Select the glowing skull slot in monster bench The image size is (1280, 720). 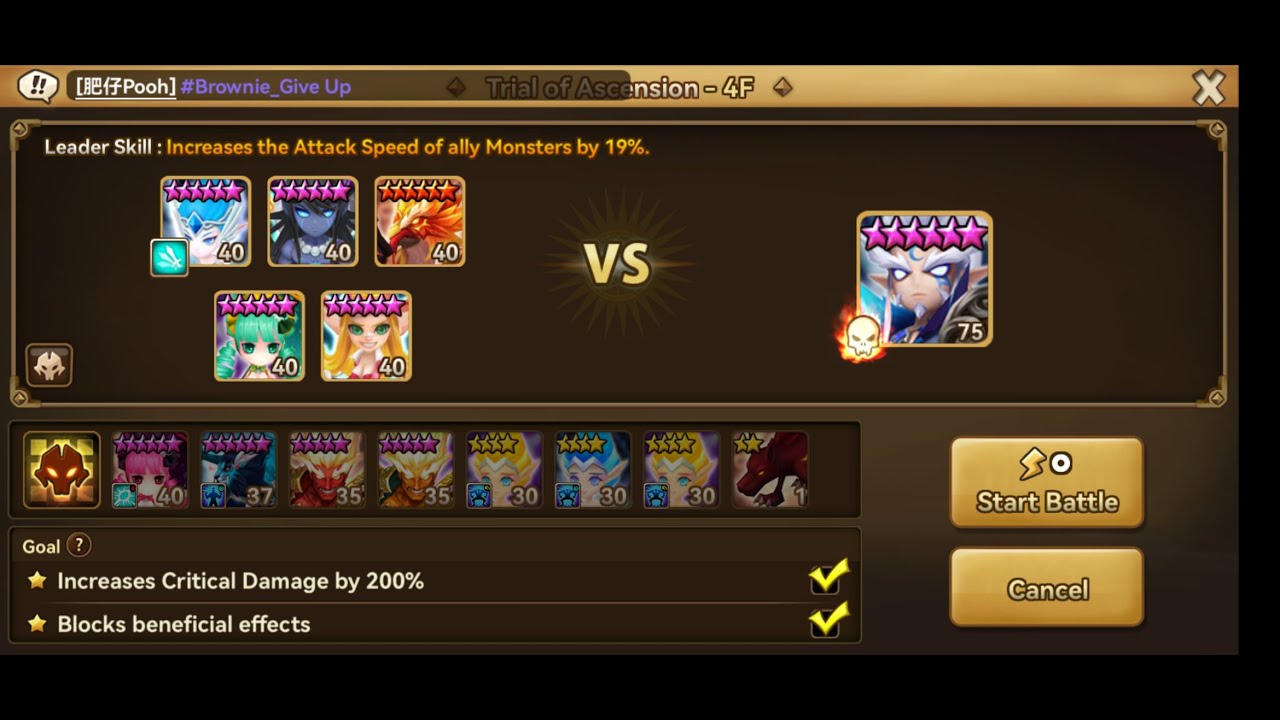click(x=60, y=469)
